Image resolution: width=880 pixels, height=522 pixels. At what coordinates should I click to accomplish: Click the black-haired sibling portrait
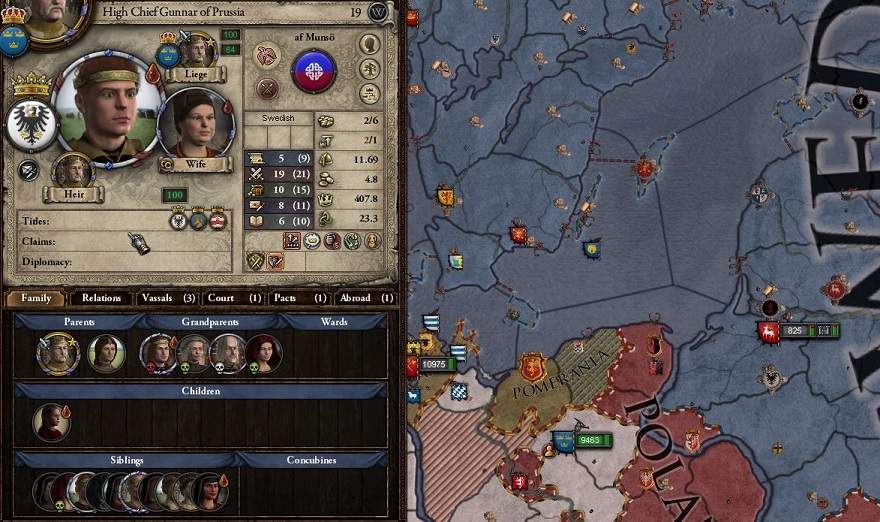[210, 491]
